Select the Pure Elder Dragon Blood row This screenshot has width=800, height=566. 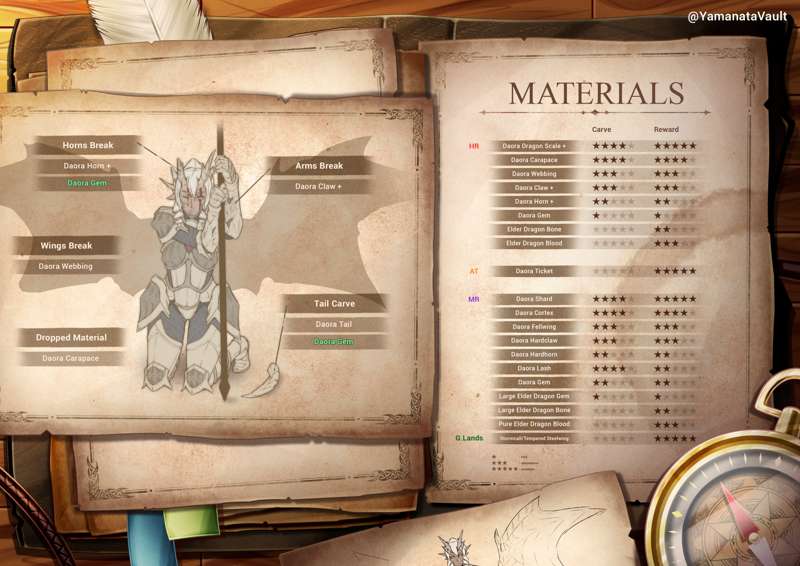click(533, 424)
